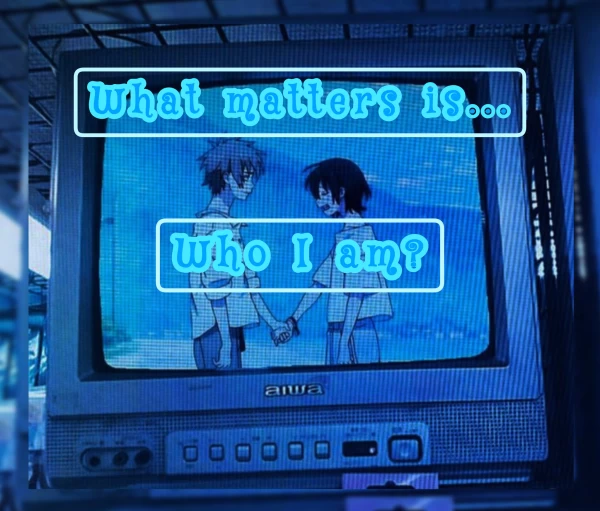Image resolution: width=600 pixels, height=511 pixels.
Task: Select the "What matters is..." text box
Action: [300, 102]
